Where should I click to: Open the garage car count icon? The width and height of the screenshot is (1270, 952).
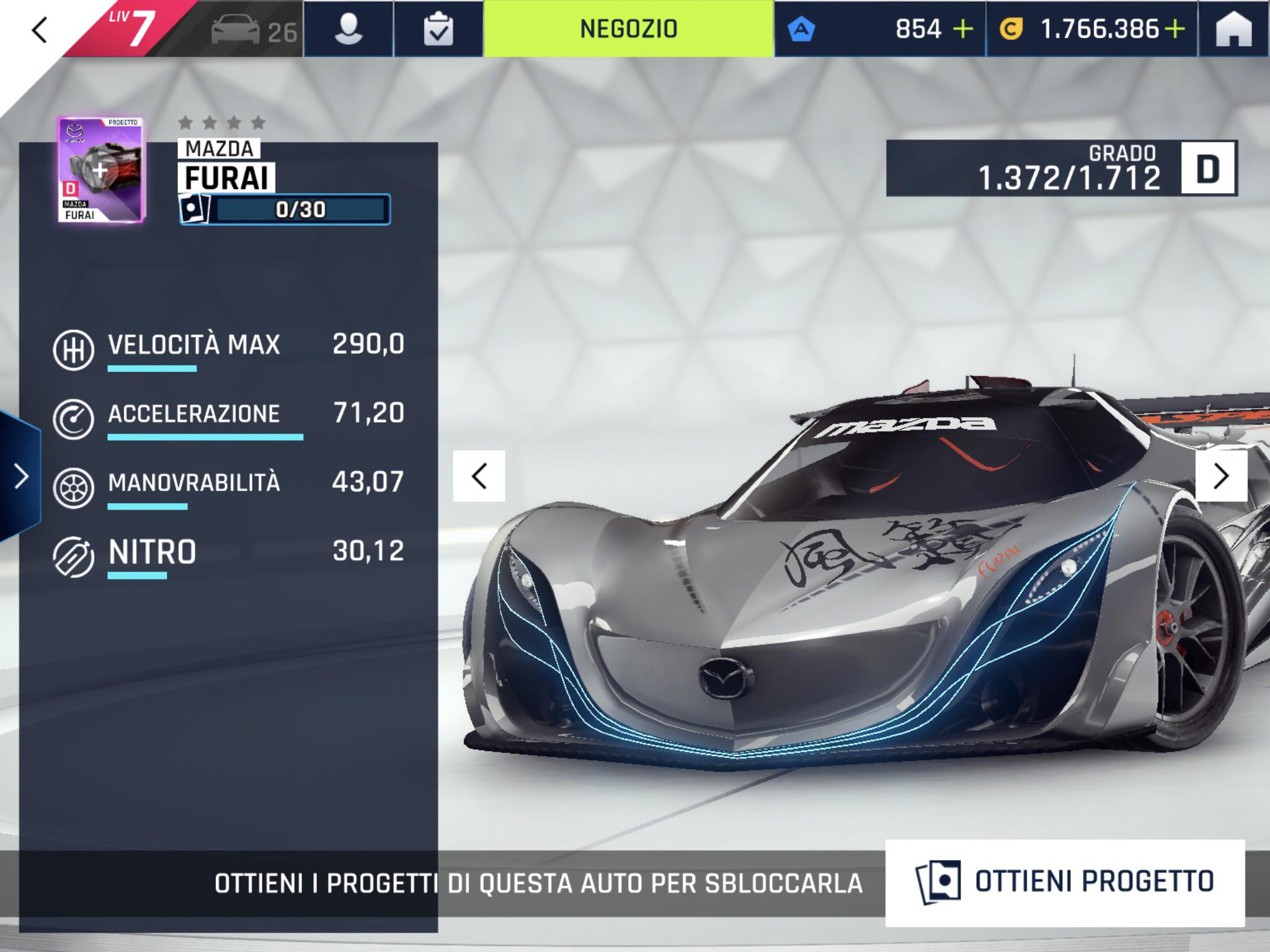pos(254,31)
